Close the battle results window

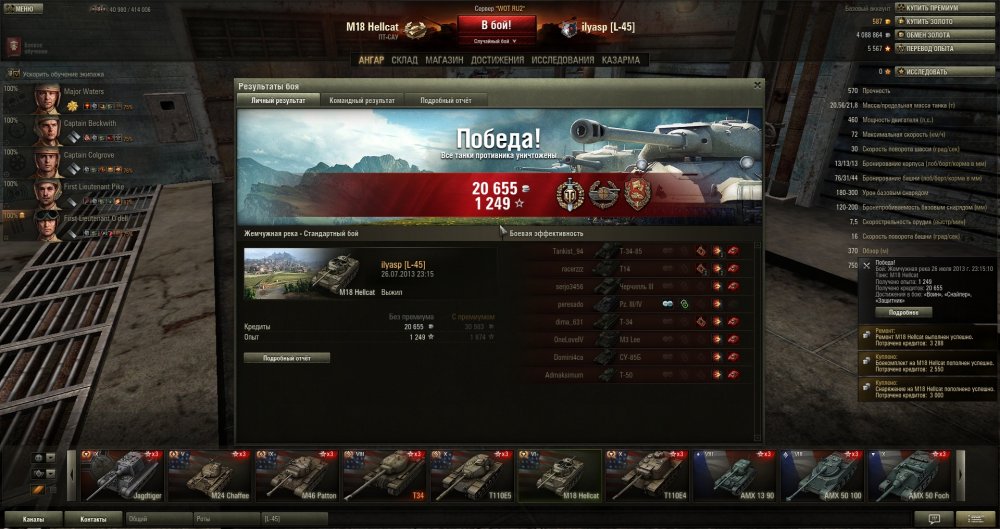click(757, 86)
